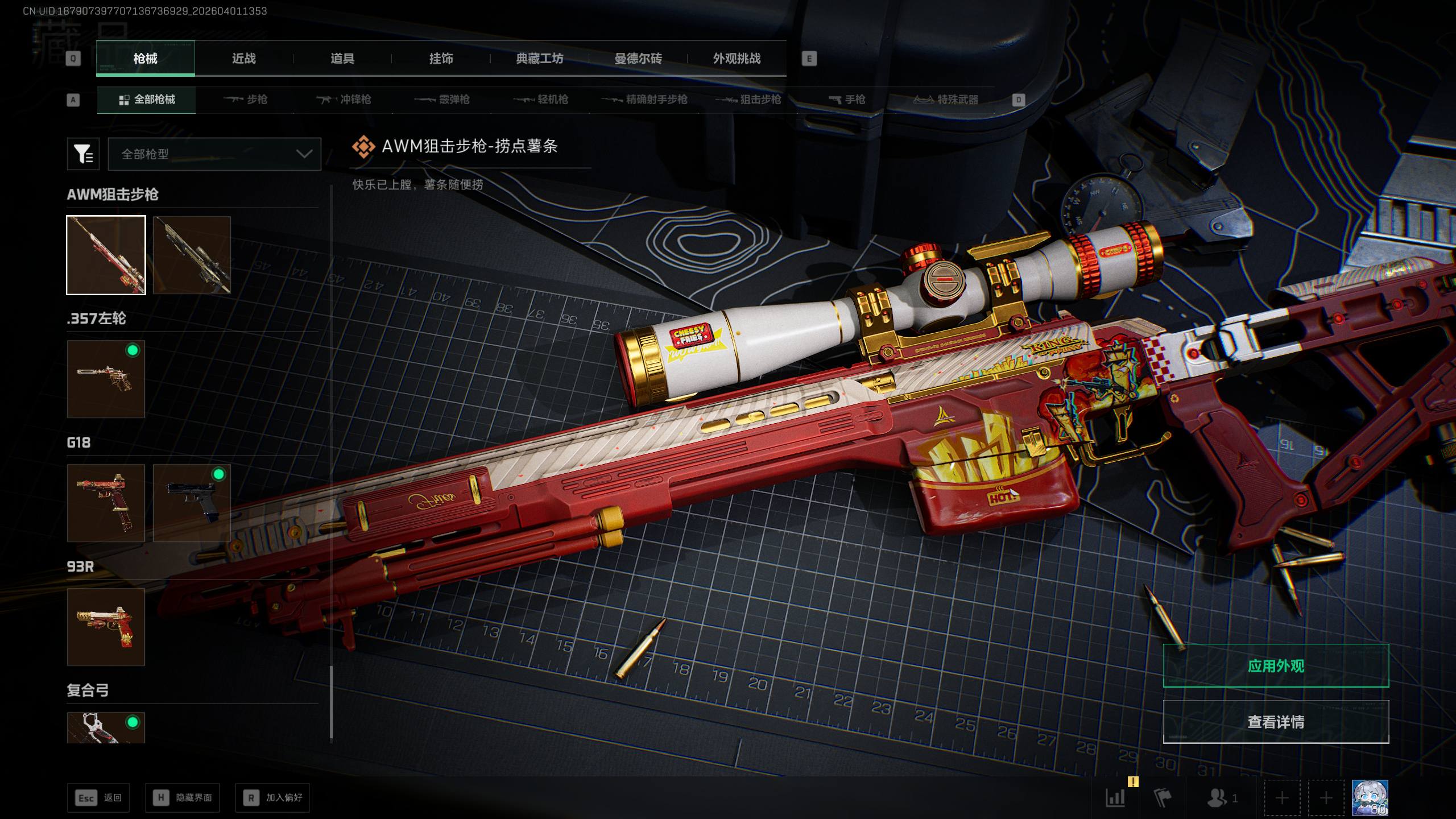Click the bar chart stats icon
This screenshot has height=819, width=1456.
[x=1115, y=797]
